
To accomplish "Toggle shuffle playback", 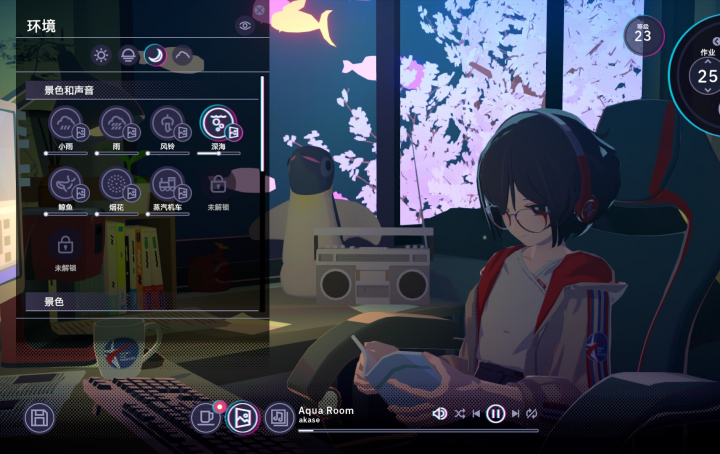I will click(459, 413).
